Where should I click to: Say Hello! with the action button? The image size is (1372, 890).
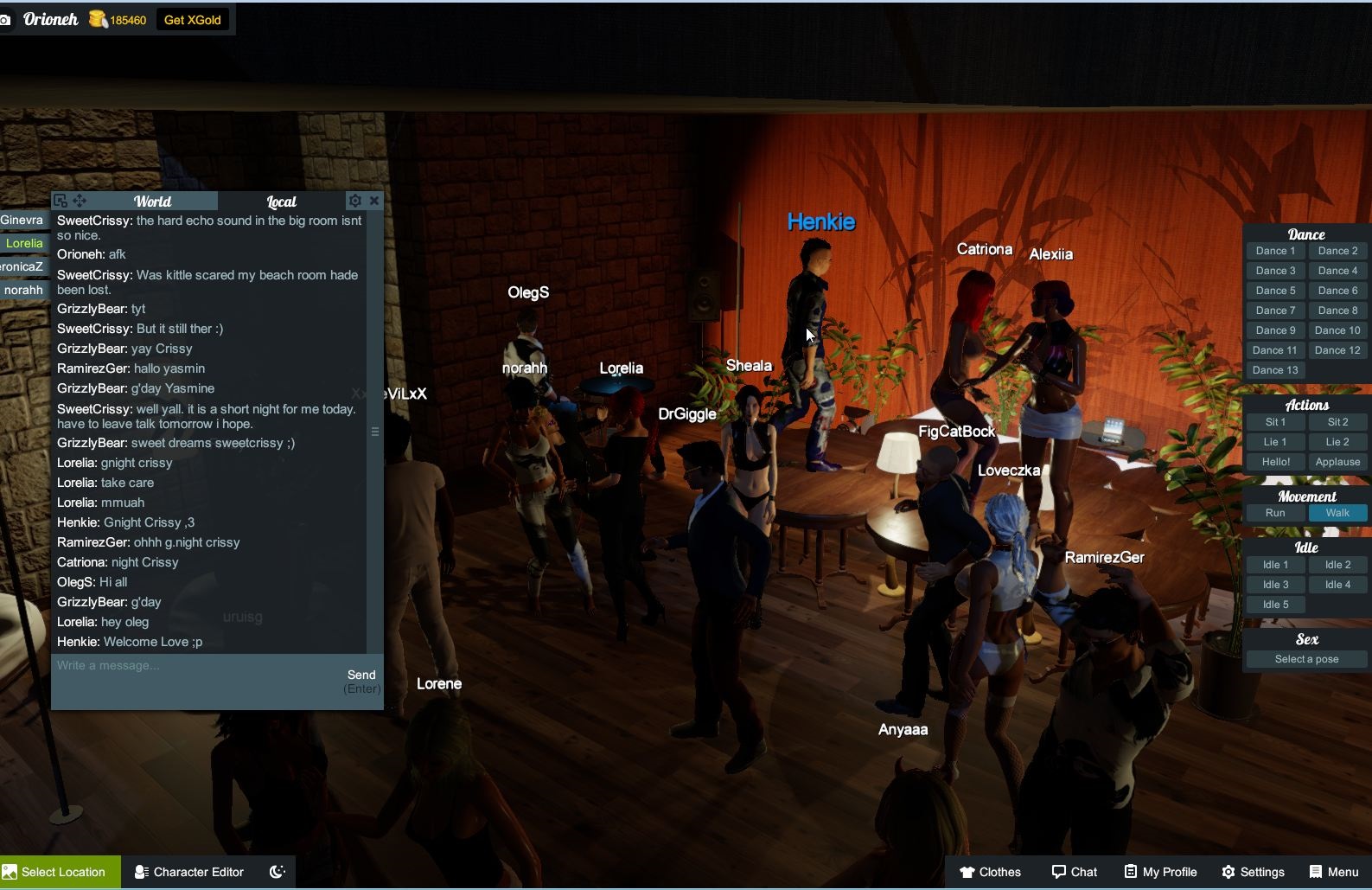tap(1275, 462)
